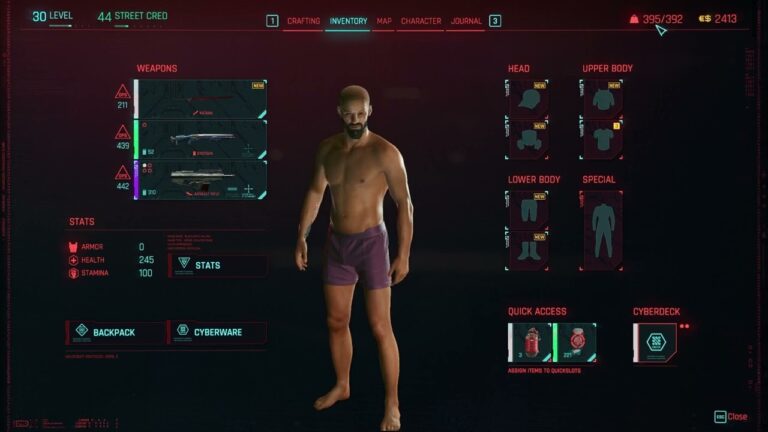Pick the shoes slot under Lower Body
Viewport: 768px width, 432px height.
click(527, 250)
